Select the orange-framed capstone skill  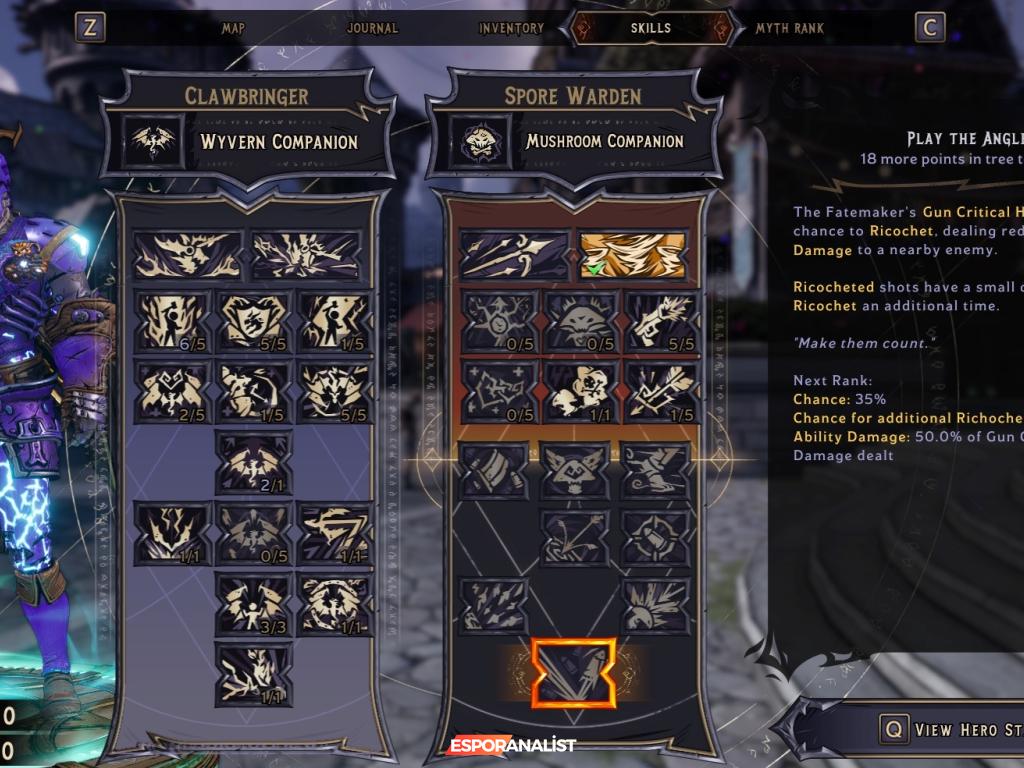tap(573, 673)
